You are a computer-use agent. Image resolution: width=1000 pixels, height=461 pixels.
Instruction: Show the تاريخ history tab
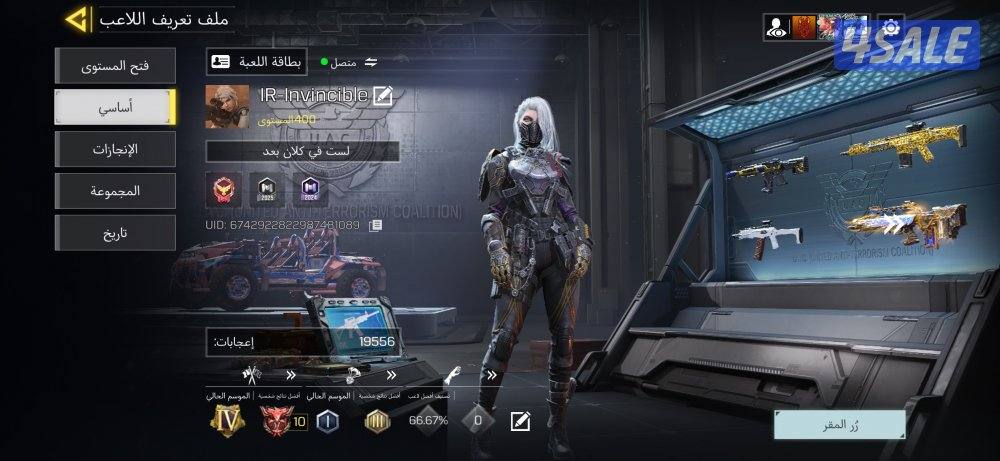pos(115,232)
